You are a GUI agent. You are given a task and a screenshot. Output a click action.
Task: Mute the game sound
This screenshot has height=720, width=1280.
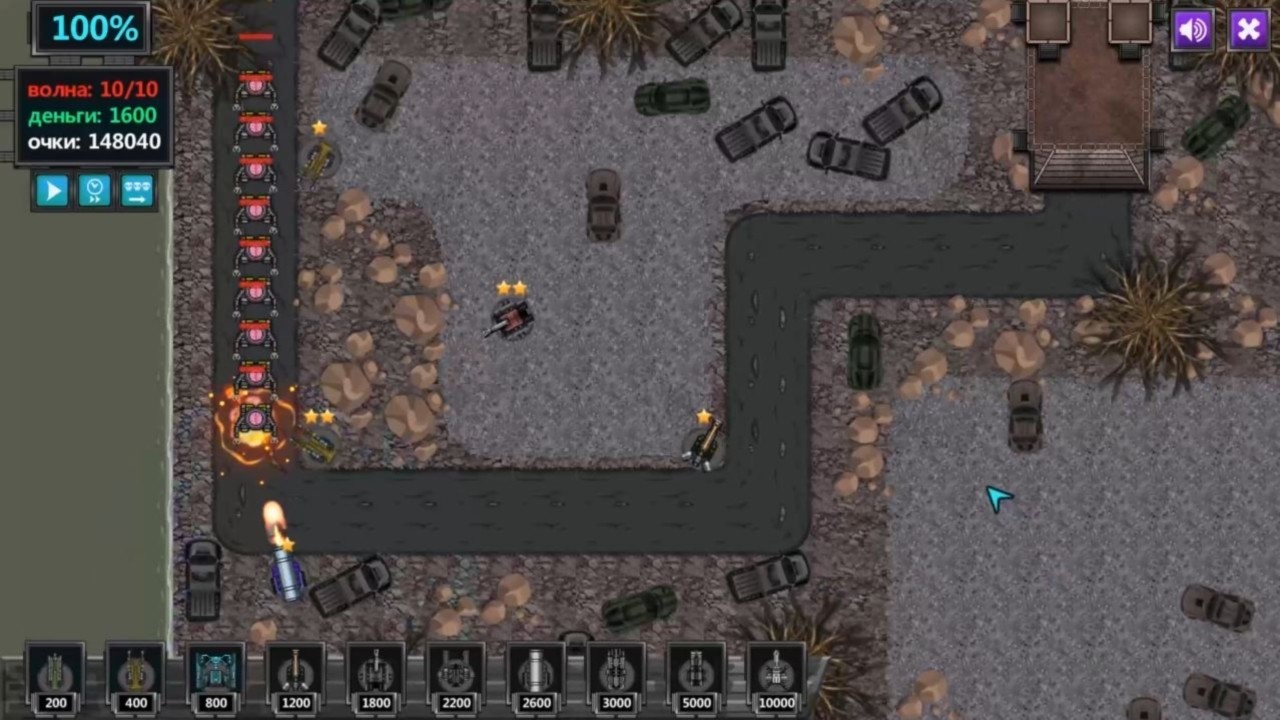click(x=1192, y=30)
